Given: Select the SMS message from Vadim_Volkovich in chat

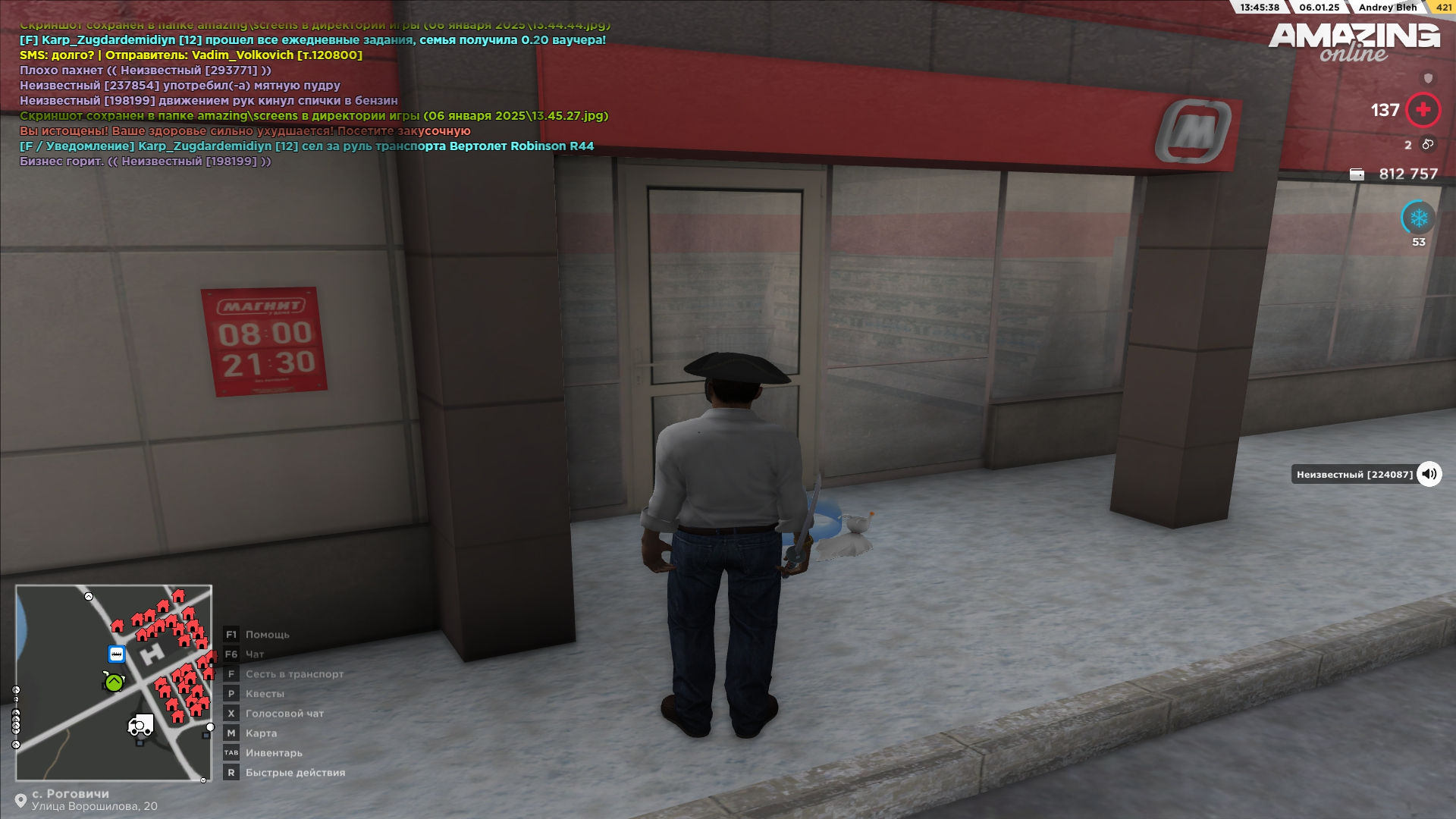Looking at the screenshot, I should [x=191, y=55].
